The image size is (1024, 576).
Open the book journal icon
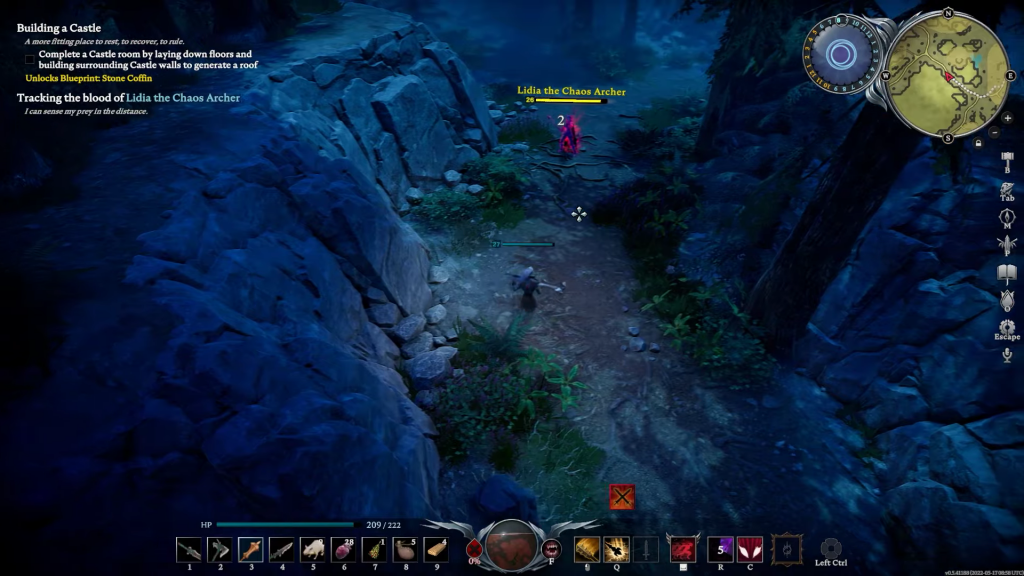click(x=1007, y=273)
